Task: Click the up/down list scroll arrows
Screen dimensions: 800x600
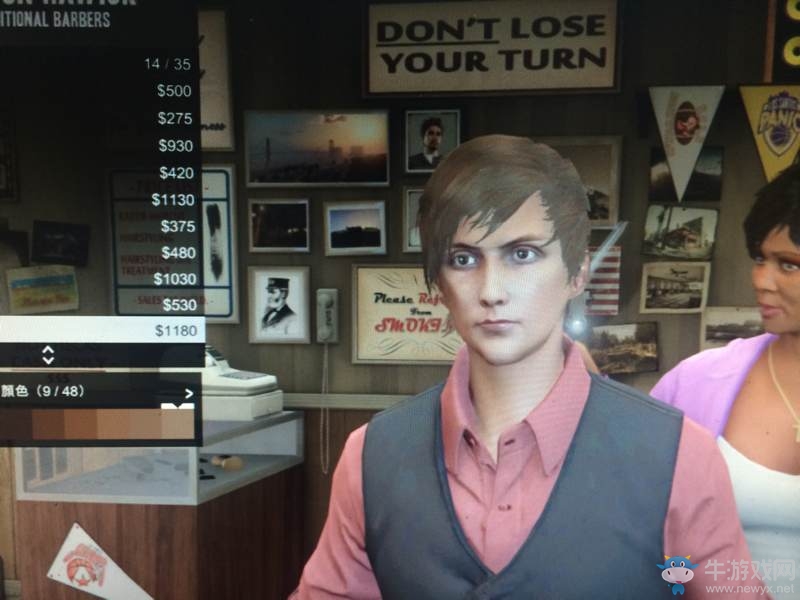Action: tap(48, 354)
